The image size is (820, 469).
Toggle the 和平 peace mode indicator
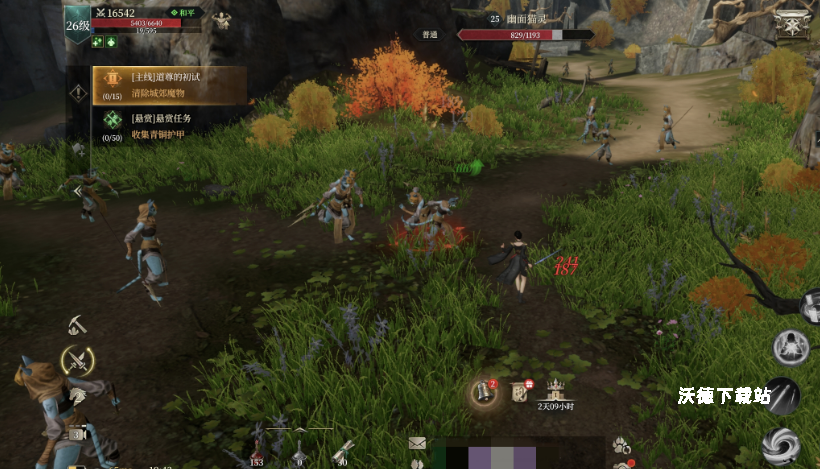184,13
